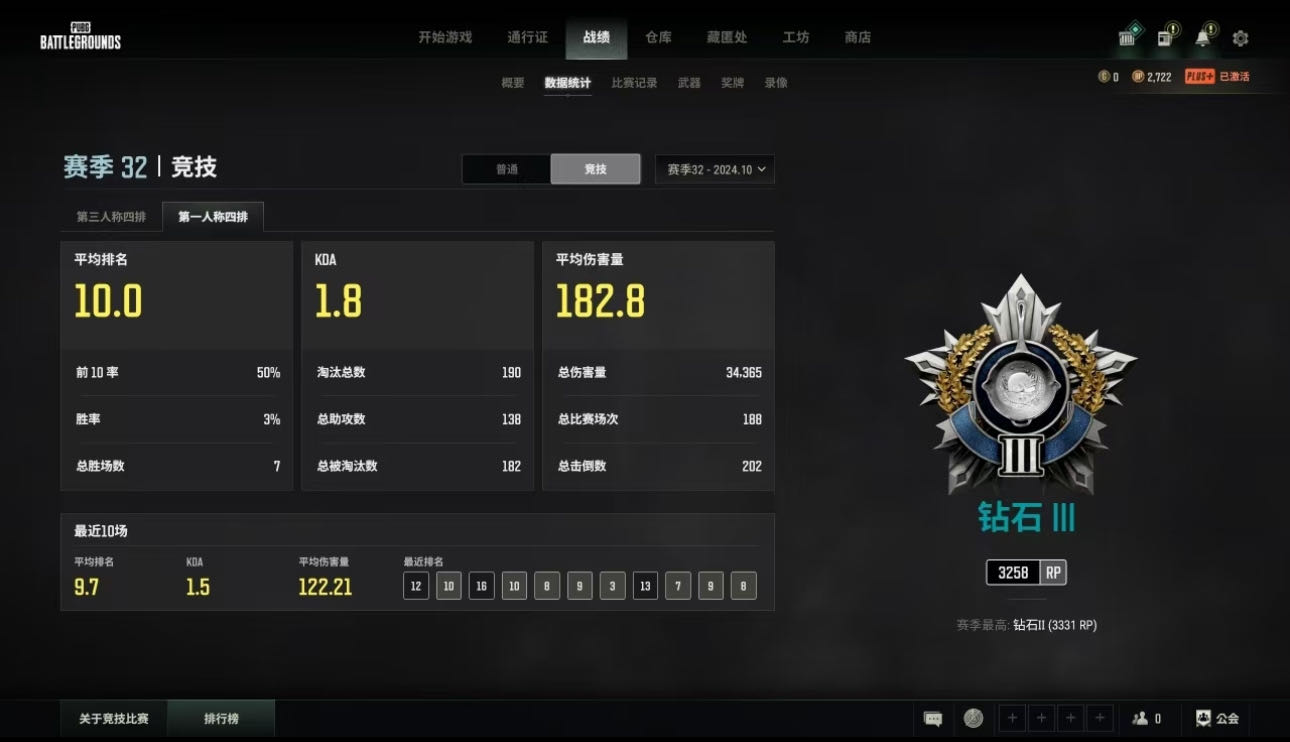
Task: Toggle stats to 普通 mode
Action: [507, 169]
